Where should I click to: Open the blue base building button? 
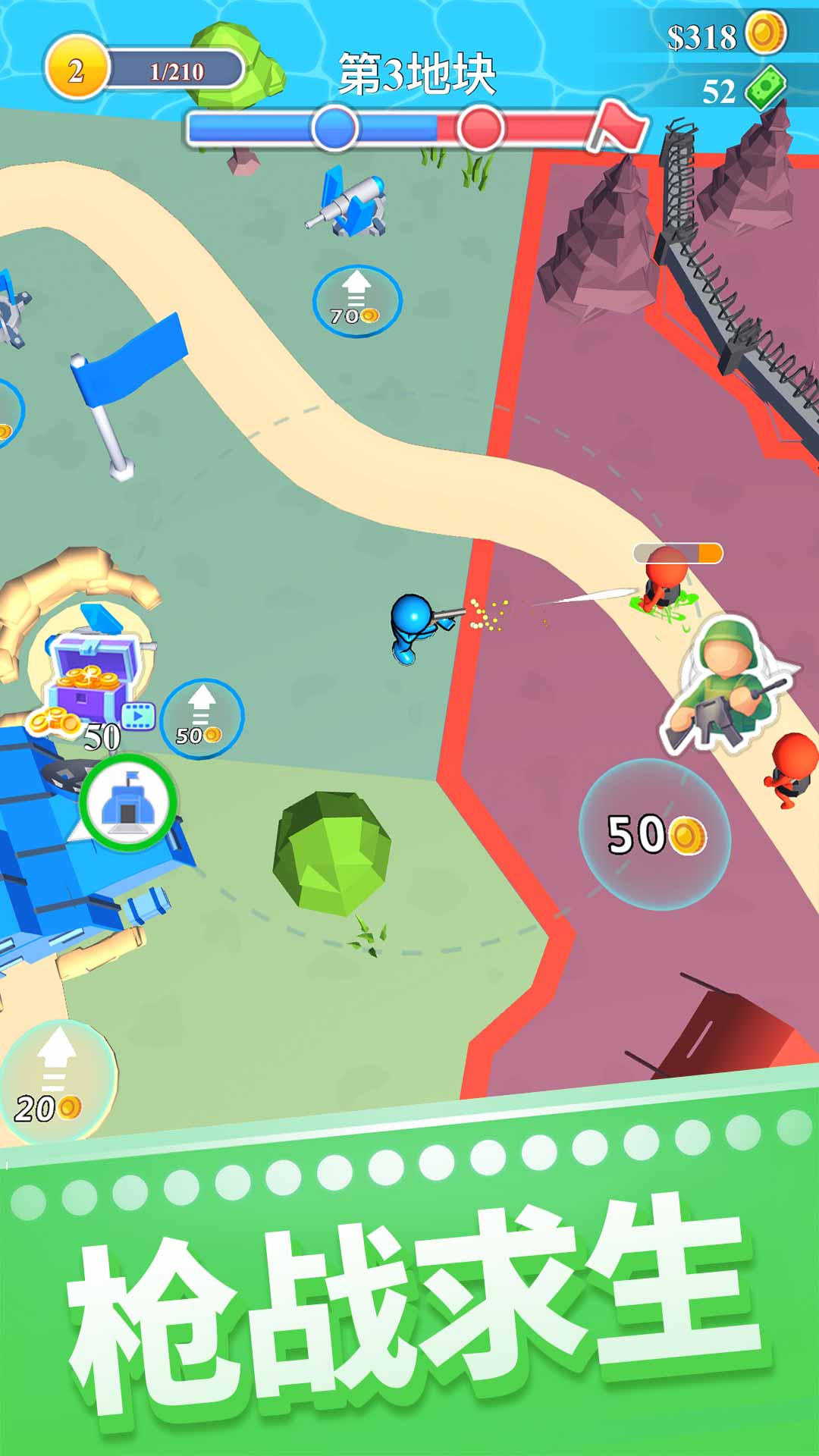pyautogui.click(x=128, y=802)
